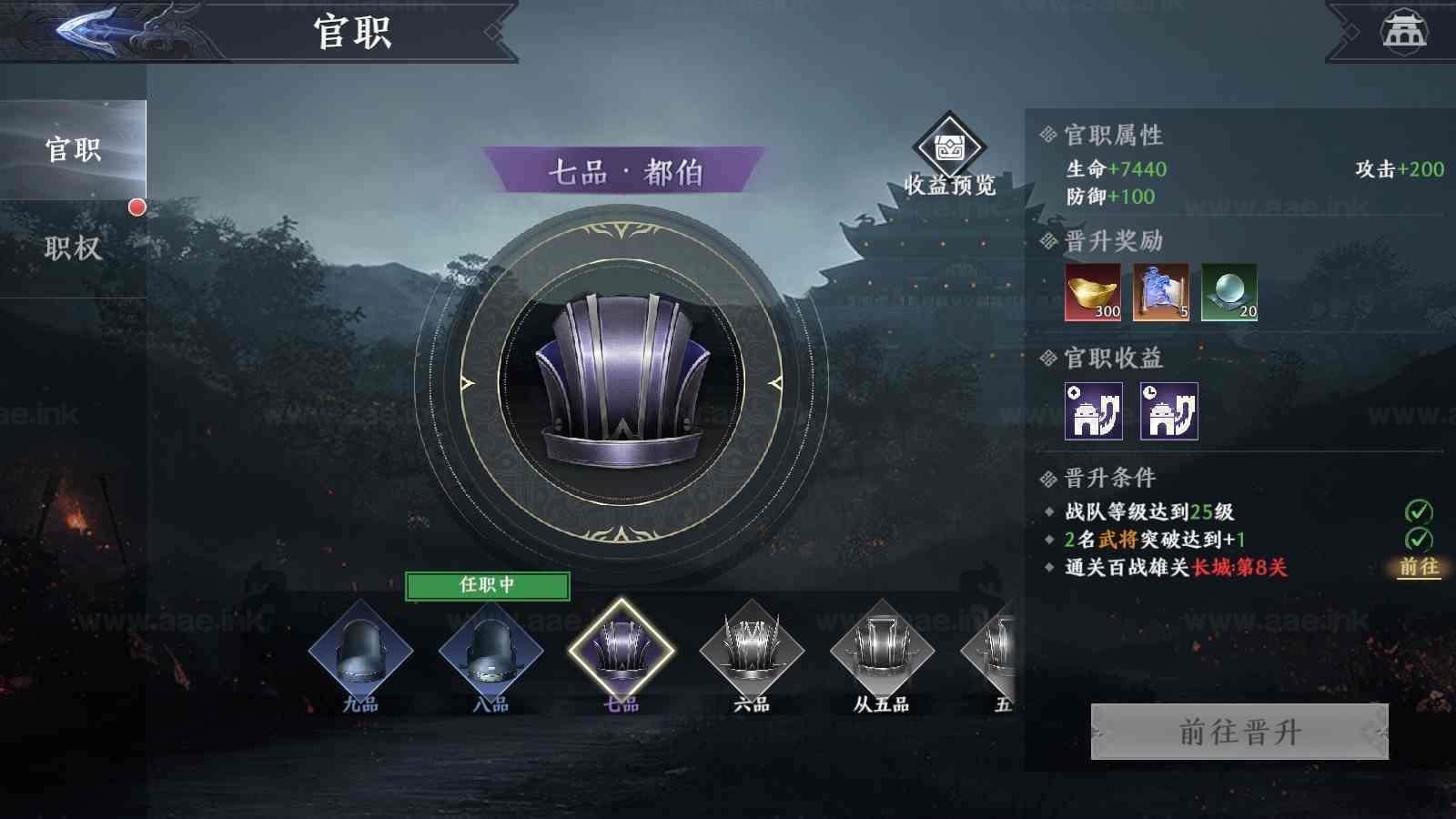Switch to the 职权 tab
Viewport: 1456px width, 819px height.
73,248
